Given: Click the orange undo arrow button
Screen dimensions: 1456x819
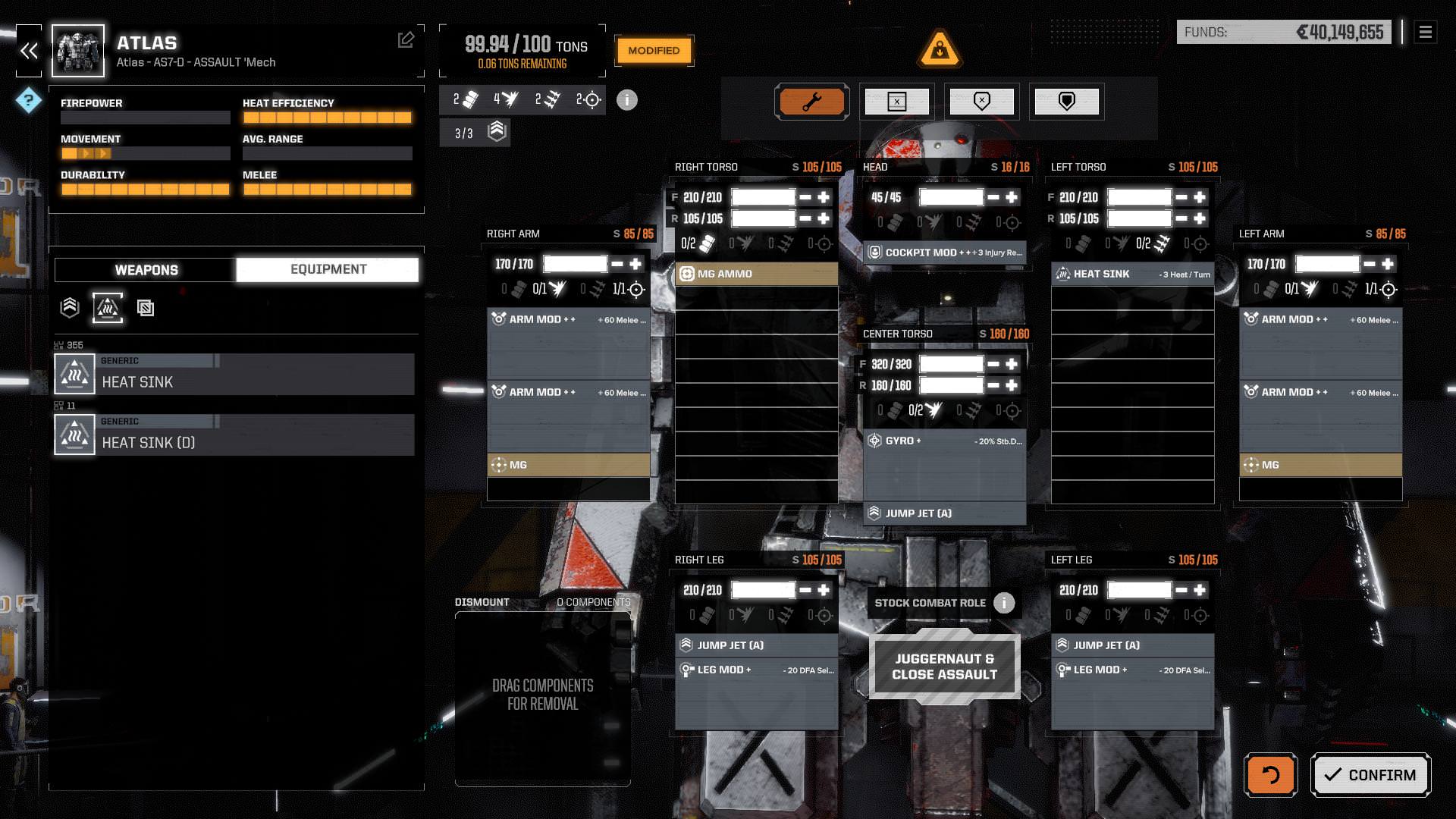Looking at the screenshot, I should [1270, 775].
